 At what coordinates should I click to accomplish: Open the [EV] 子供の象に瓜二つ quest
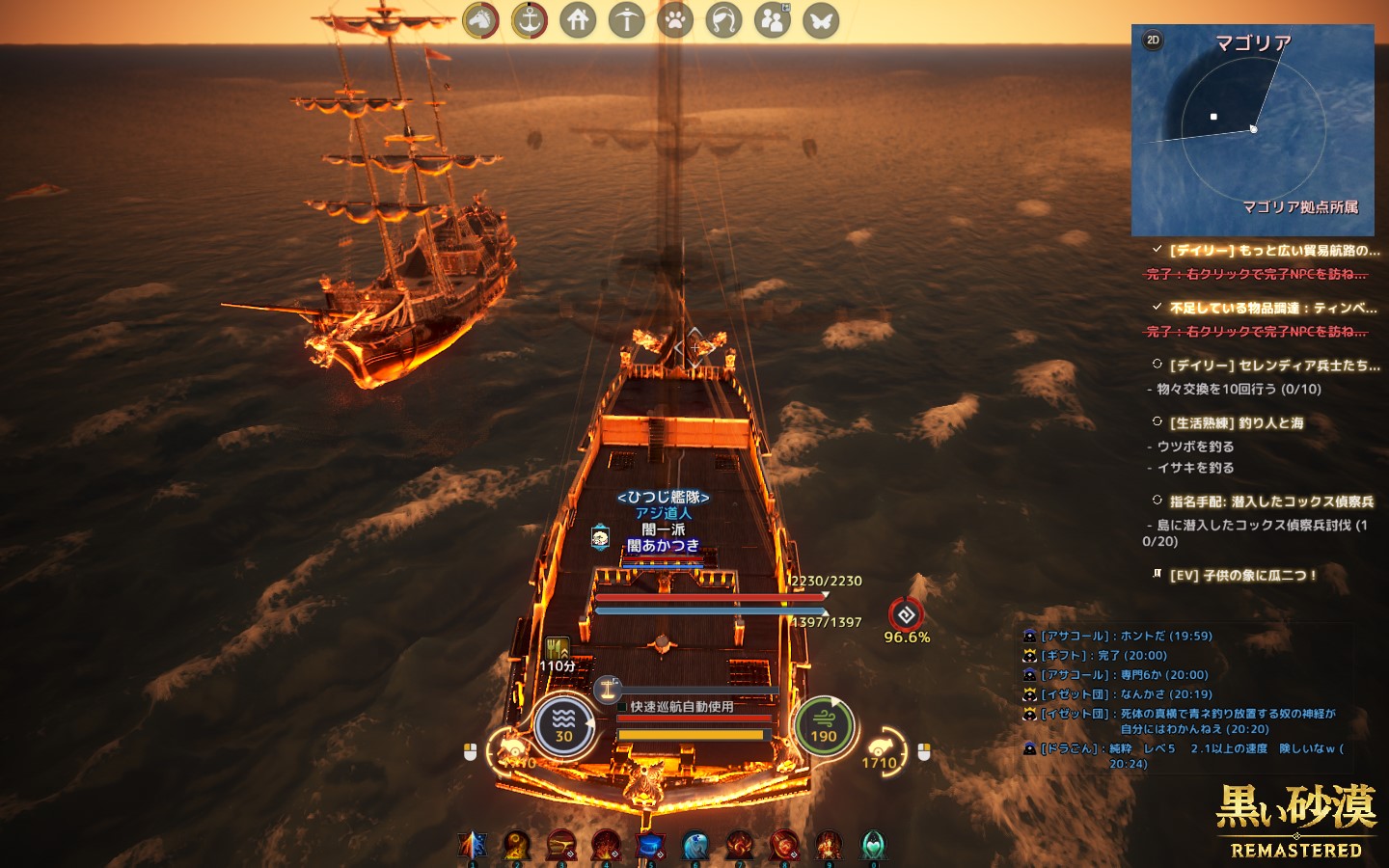pos(1242,575)
